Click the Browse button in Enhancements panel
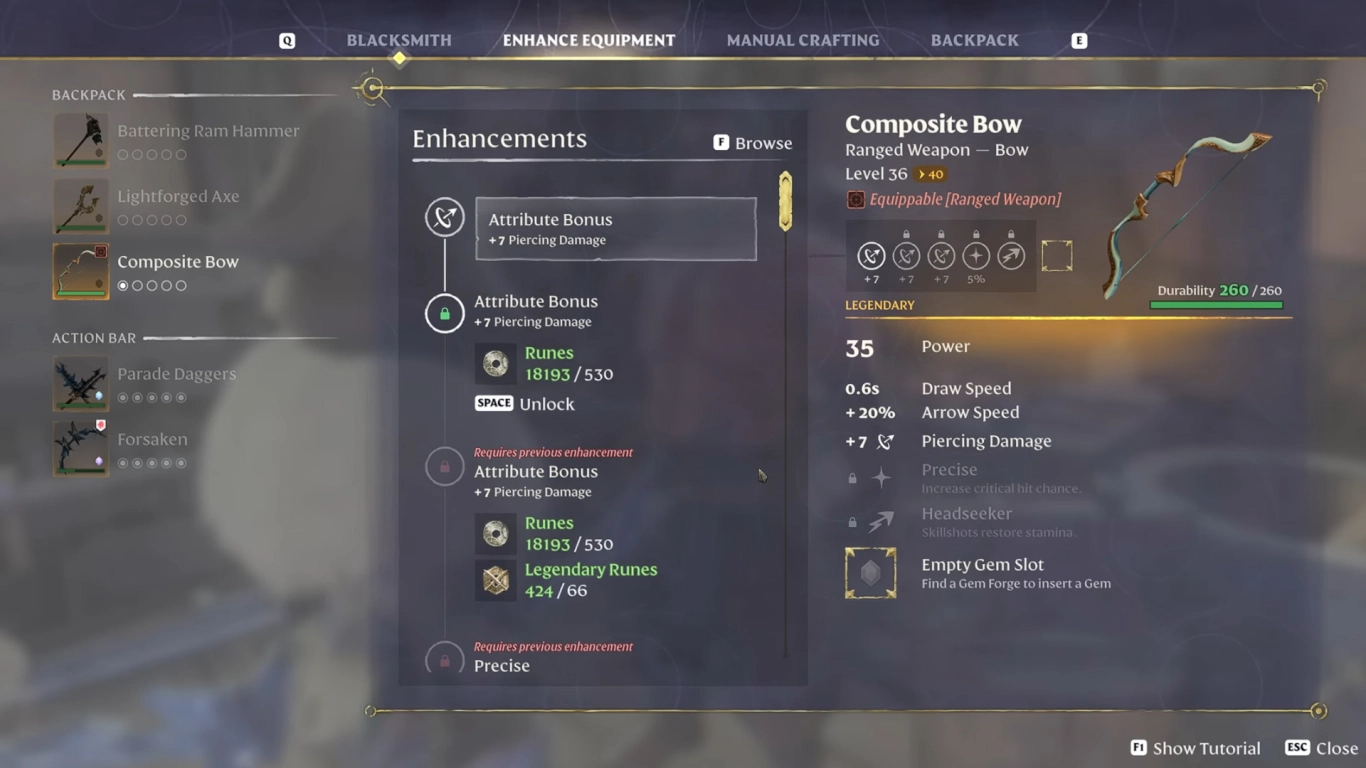Screen dimensions: 1366x768 [752, 142]
